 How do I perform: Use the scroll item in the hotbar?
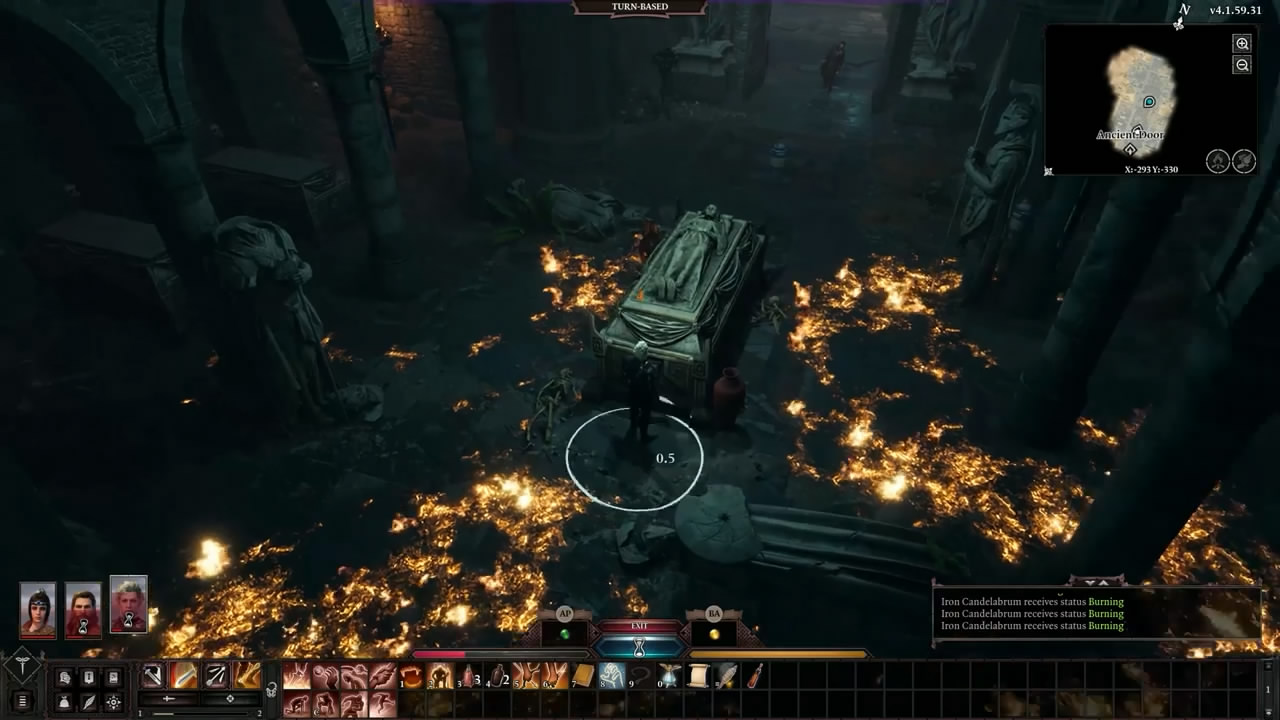point(698,677)
